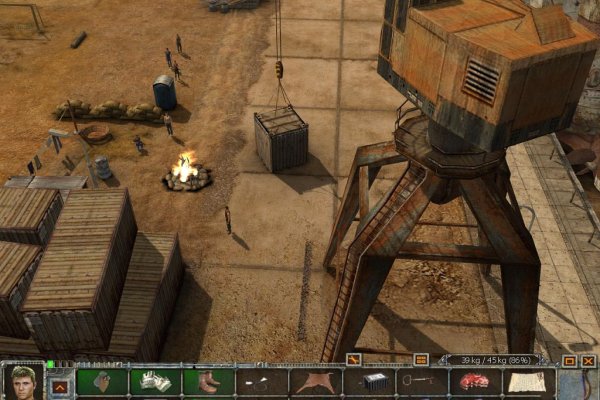This screenshot has width=600, height=400.
Task: Click the red up-arrow expand button
Action: [x=60, y=385]
